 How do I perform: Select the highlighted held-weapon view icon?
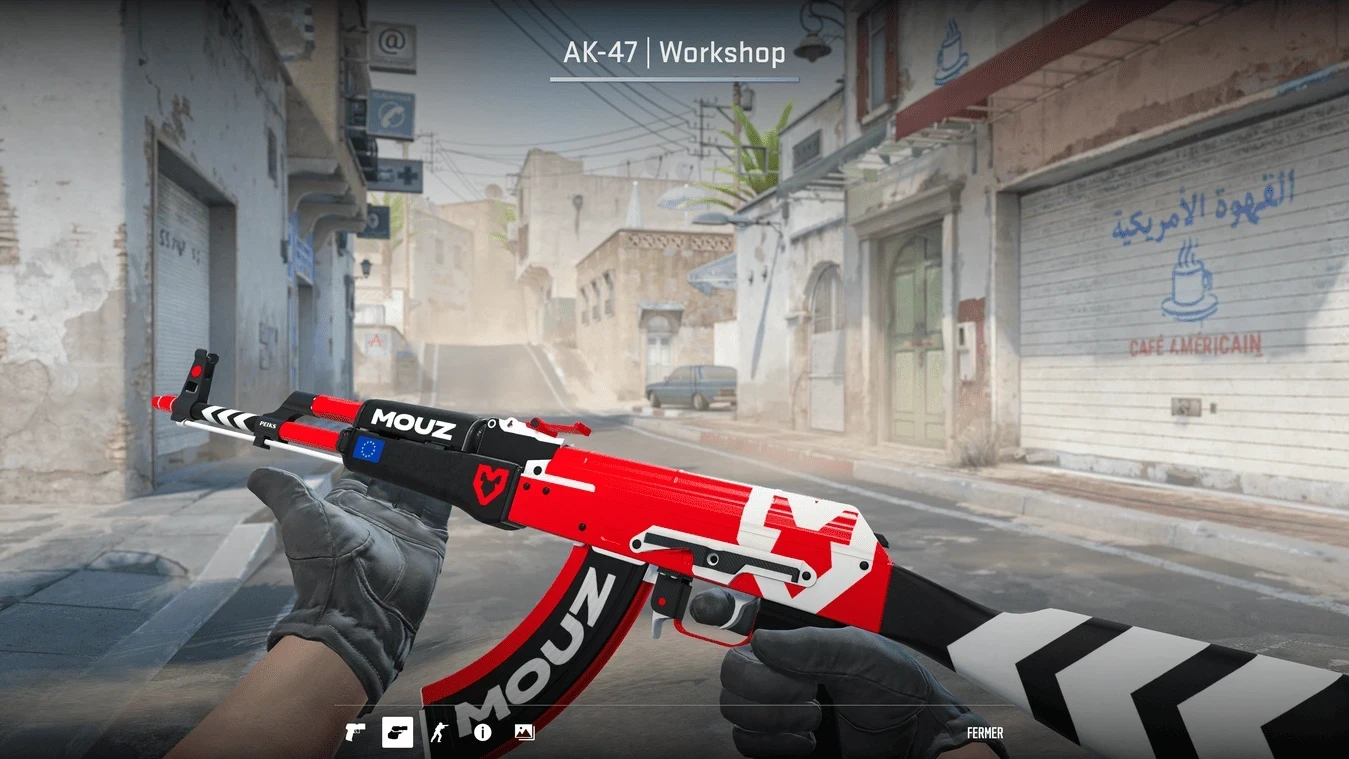[x=397, y=732]
